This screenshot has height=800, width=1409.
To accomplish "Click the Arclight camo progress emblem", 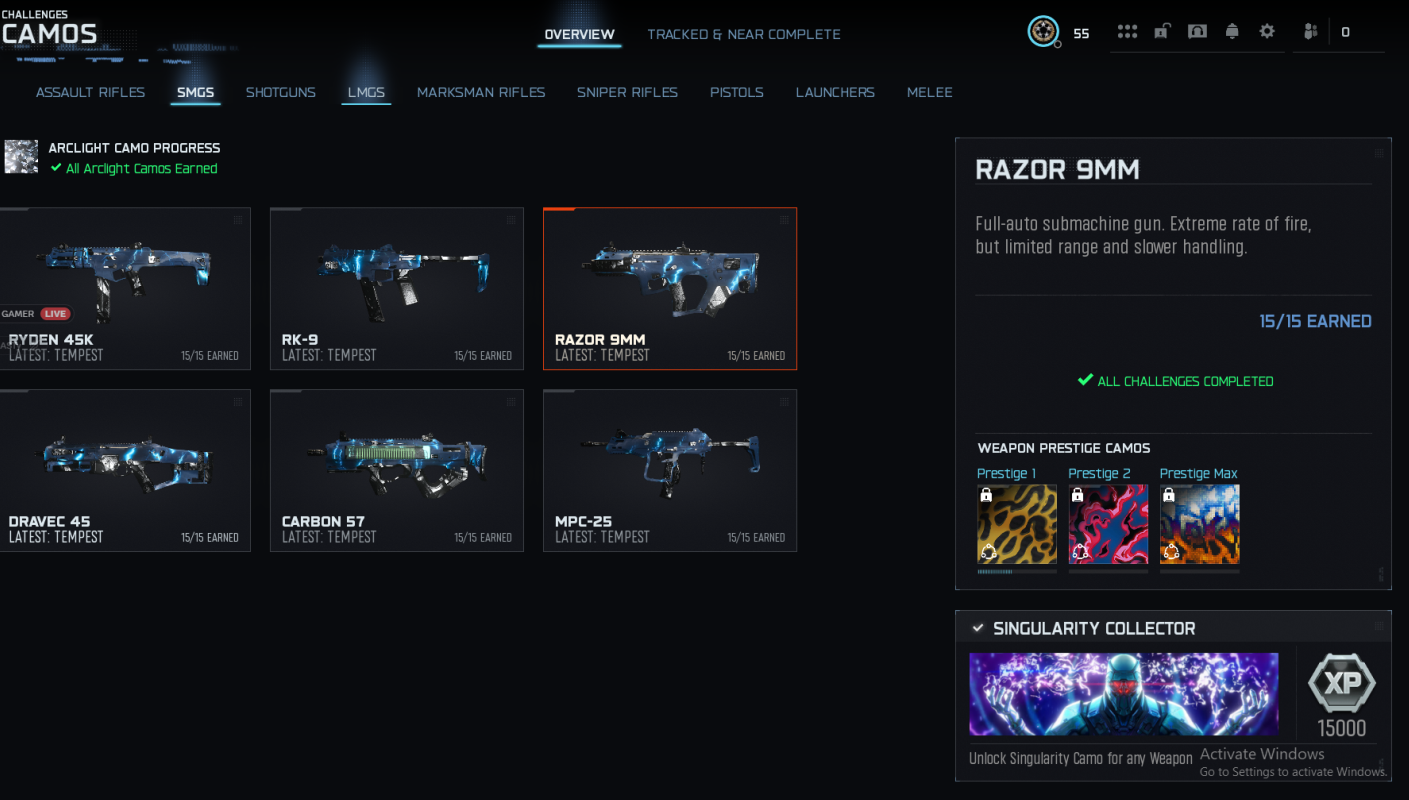I will [x=21, y=157].
